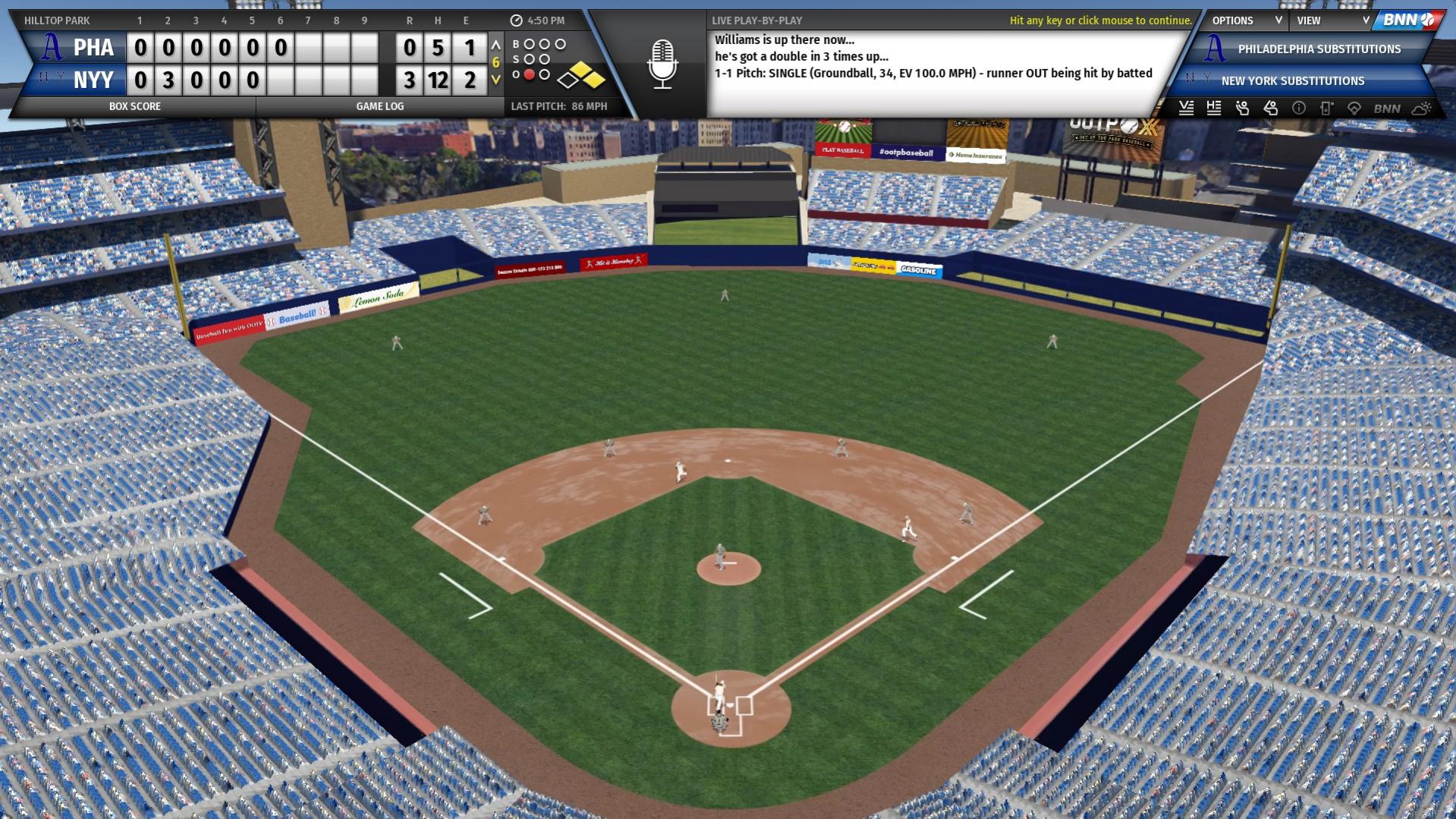Open the ballpark diamond view icon
The width and height of the screenshot is (1456, 819).
click(x=1356, y=109)
